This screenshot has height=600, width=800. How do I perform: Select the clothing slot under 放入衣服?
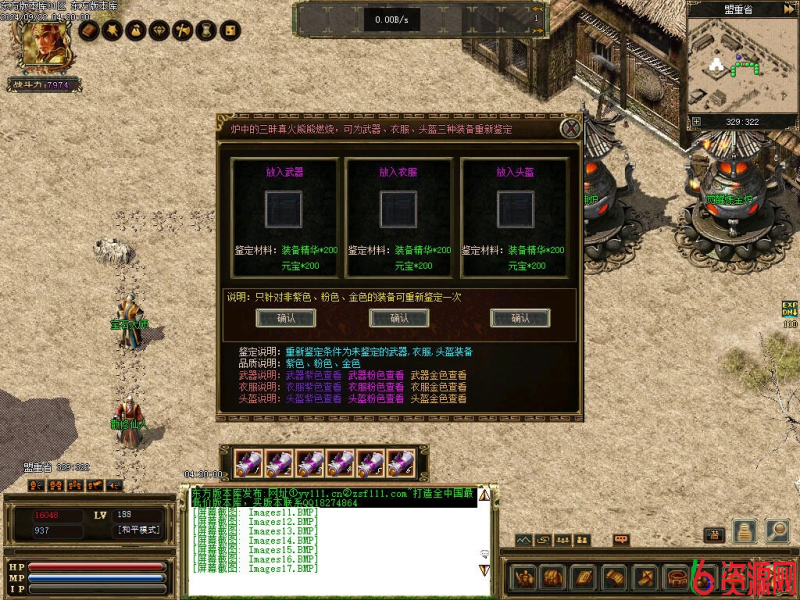pyautogui.click(x=399, y=210)
